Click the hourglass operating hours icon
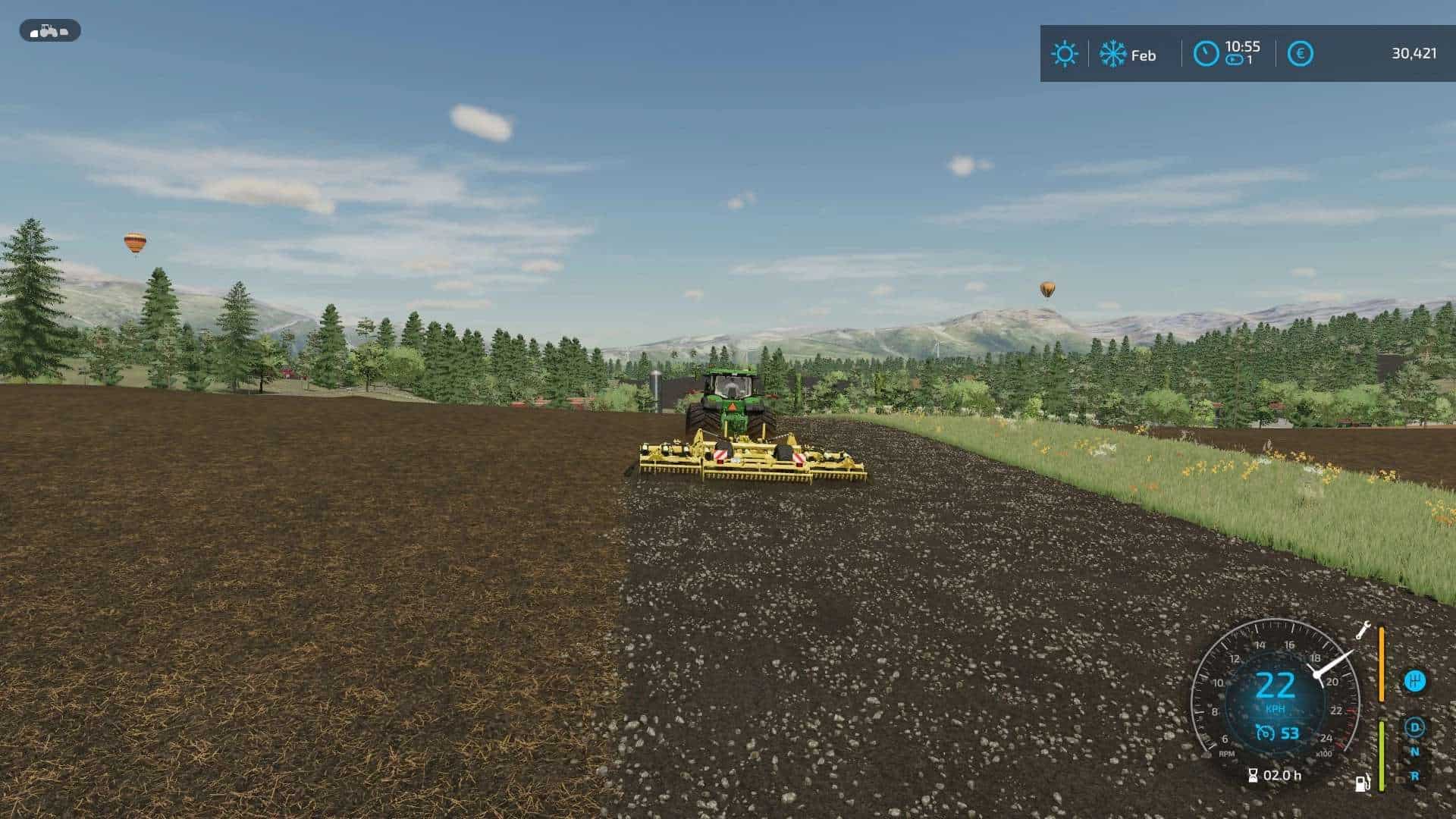This screenshot has height=819, width=1456. (x=1253, y=775)
